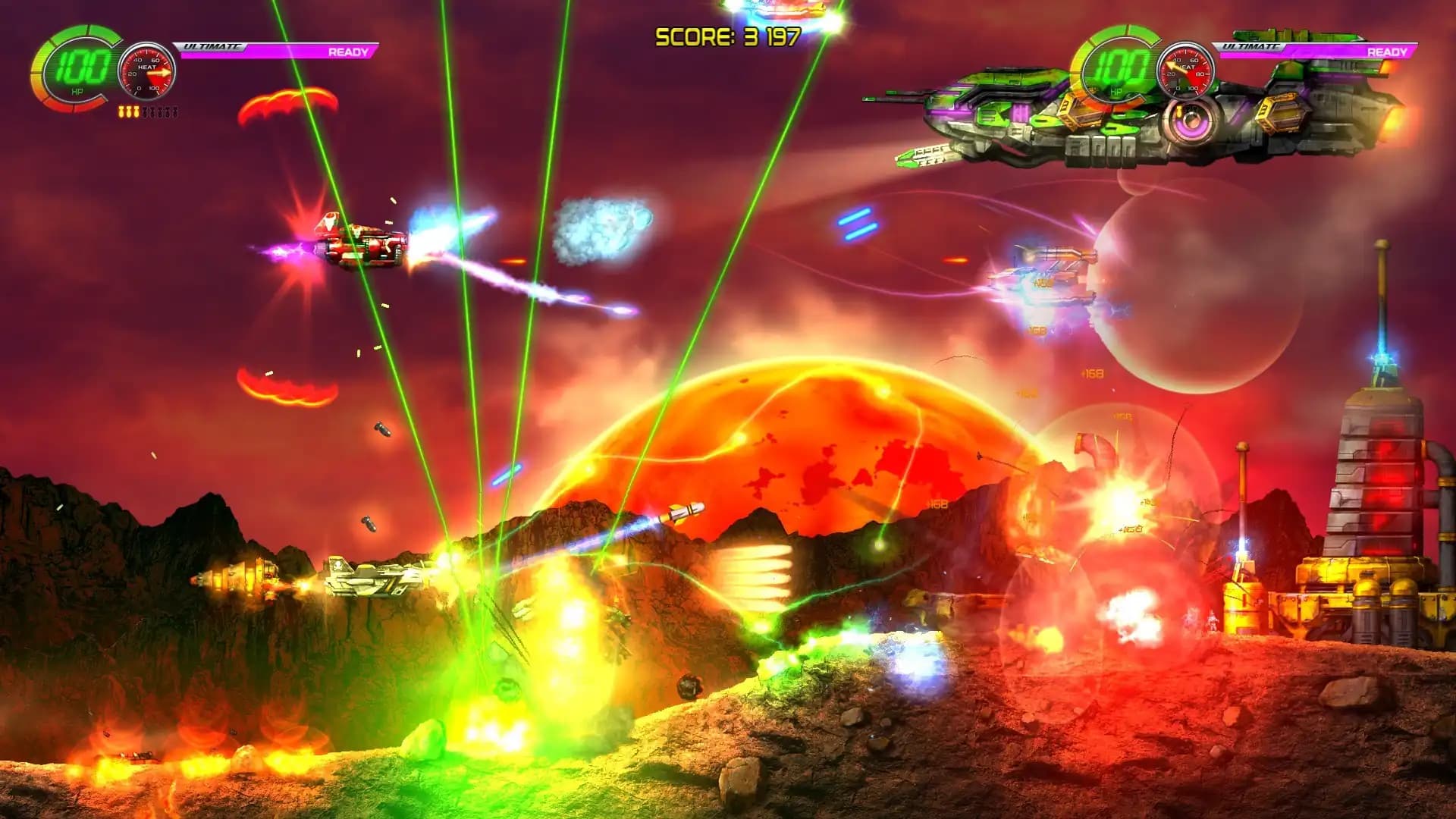Select the first lit bomb icon under the HEAT gauge

coord(121,112)
